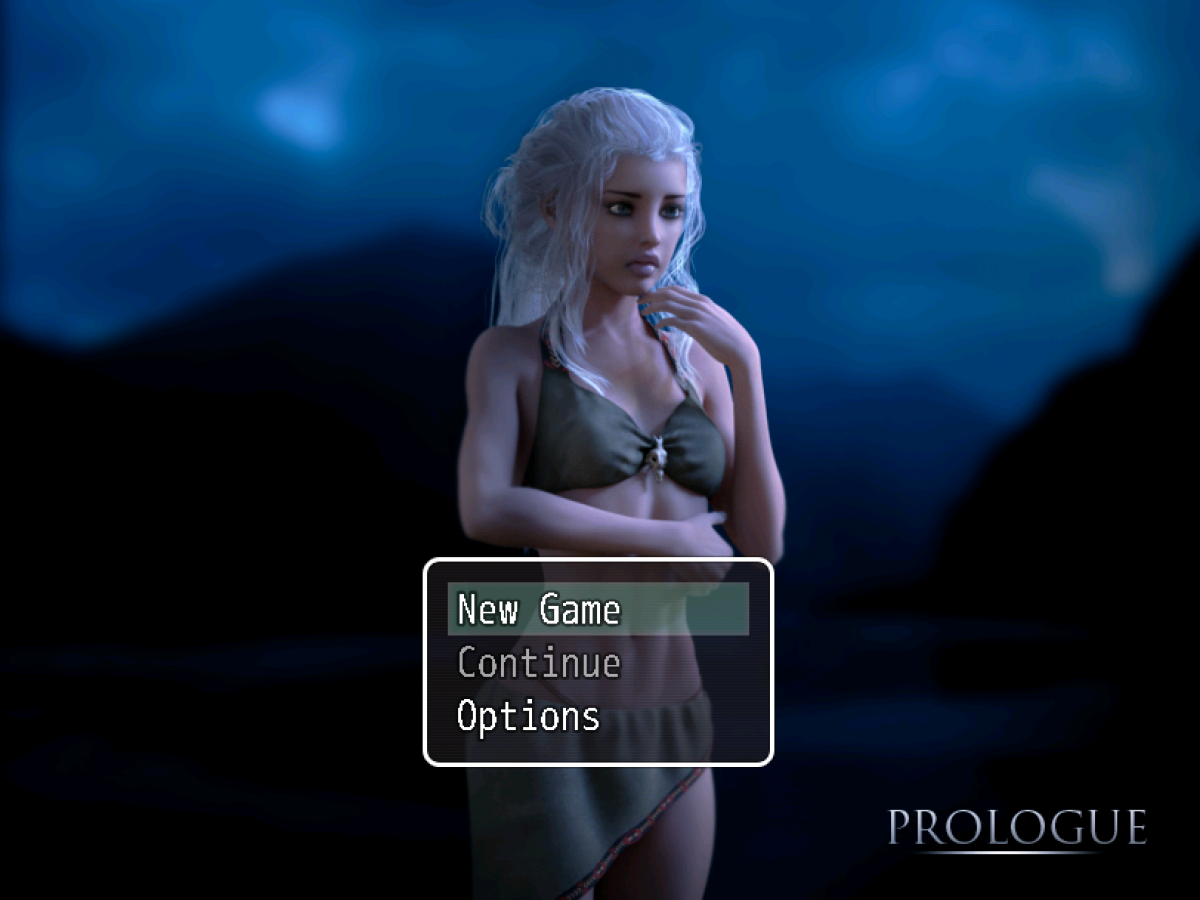Choose the Continue menu entry
Viewport: 1200px width, 900px height.
click(x=539, y=663)
